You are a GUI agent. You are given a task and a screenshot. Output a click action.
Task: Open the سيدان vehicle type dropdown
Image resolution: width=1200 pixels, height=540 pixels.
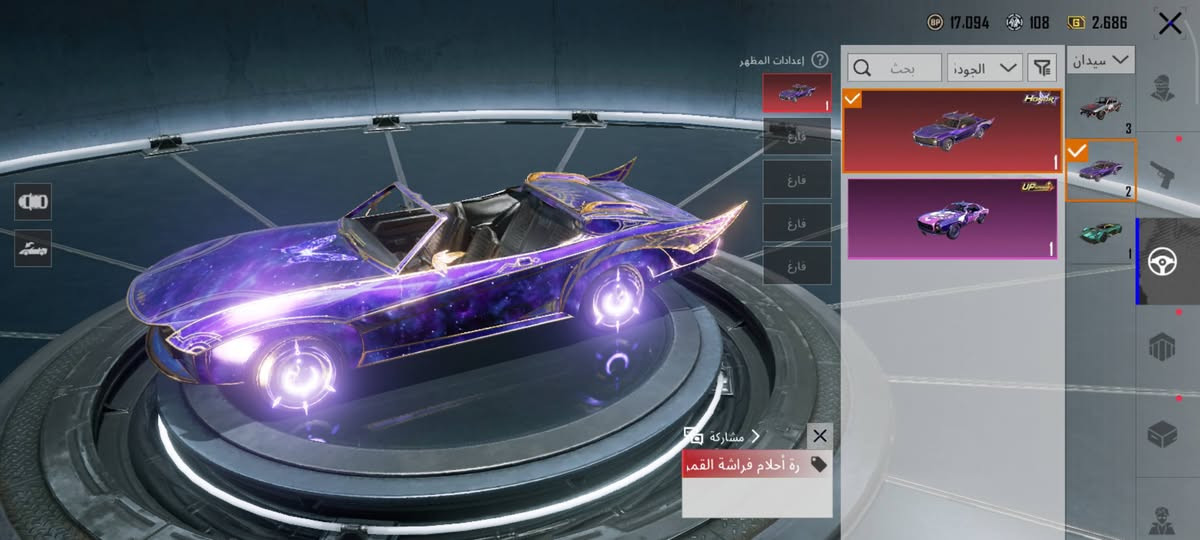(x=1101, y=60)
